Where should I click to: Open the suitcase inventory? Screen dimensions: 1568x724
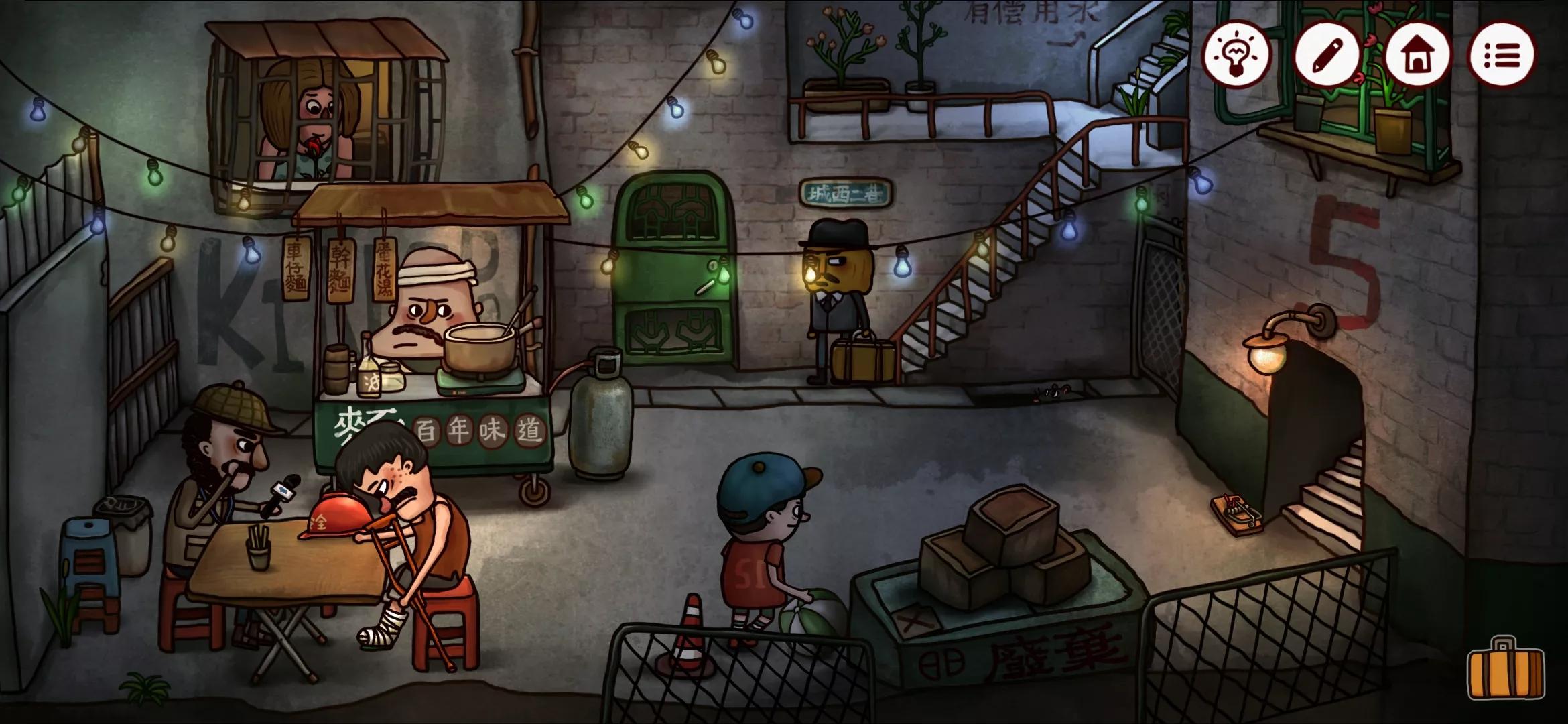(x=1505, y=669)
